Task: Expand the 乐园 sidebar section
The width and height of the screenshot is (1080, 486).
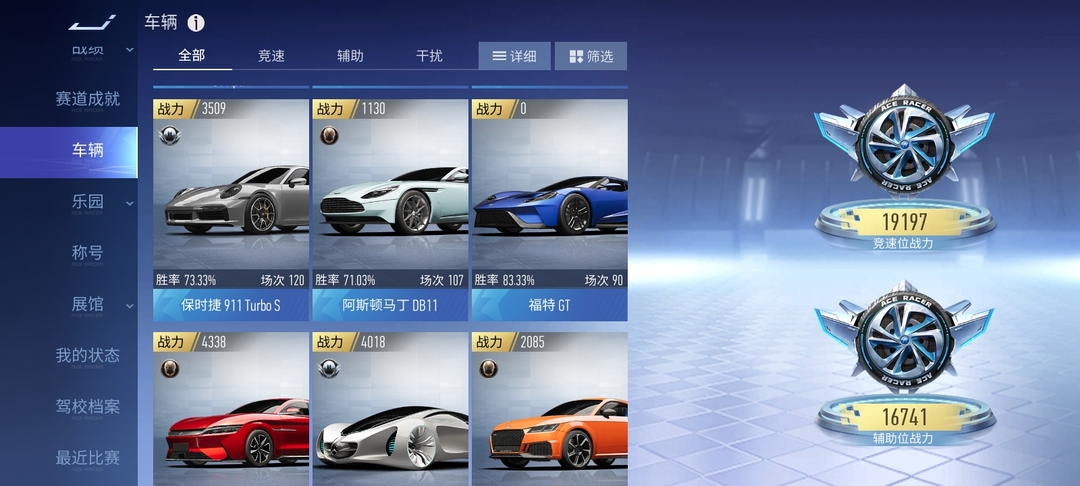Action: [x=87, y=202]
